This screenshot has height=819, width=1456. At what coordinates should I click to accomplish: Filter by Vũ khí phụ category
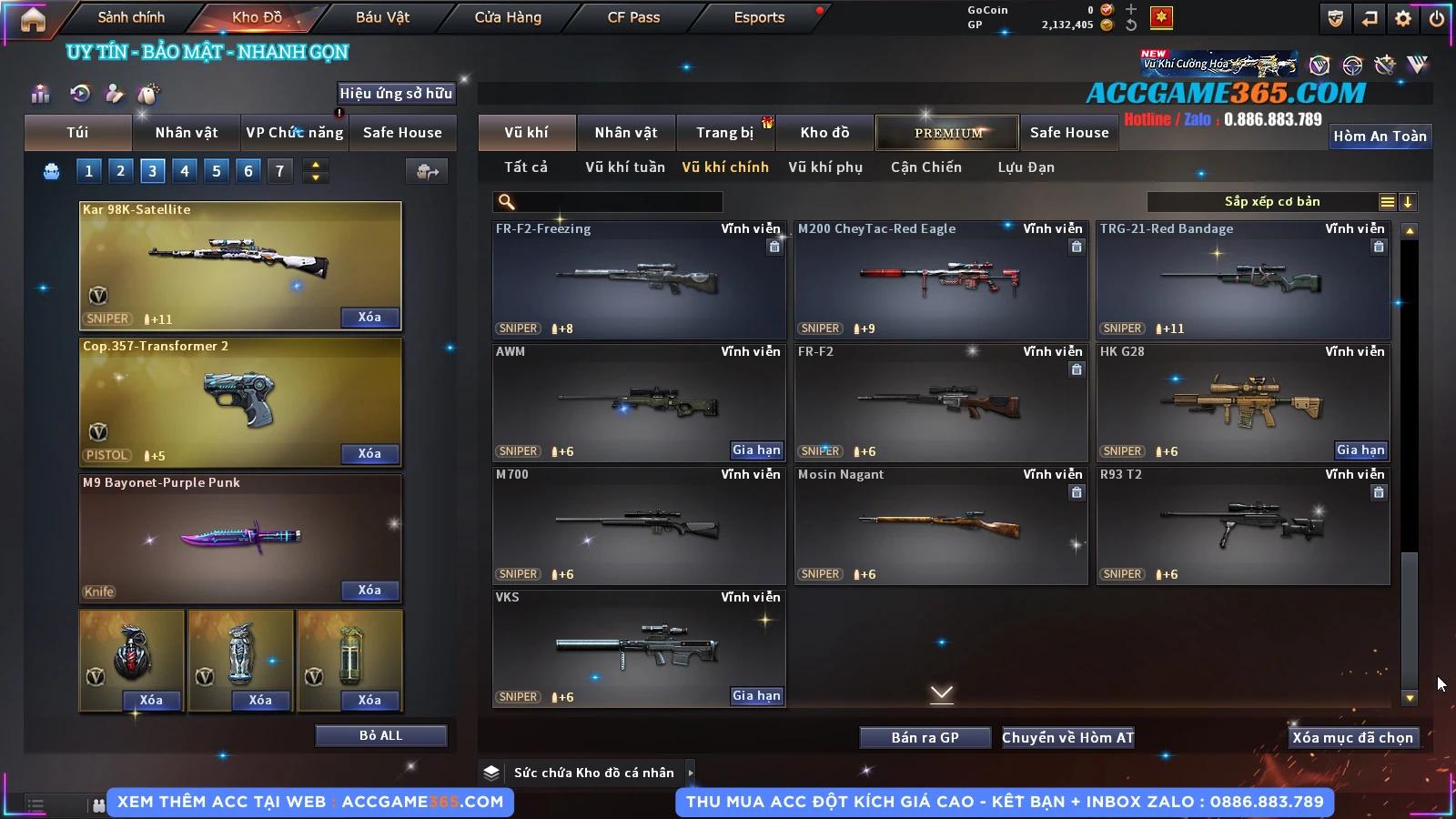pyautogui.click(x=825, y=167)
